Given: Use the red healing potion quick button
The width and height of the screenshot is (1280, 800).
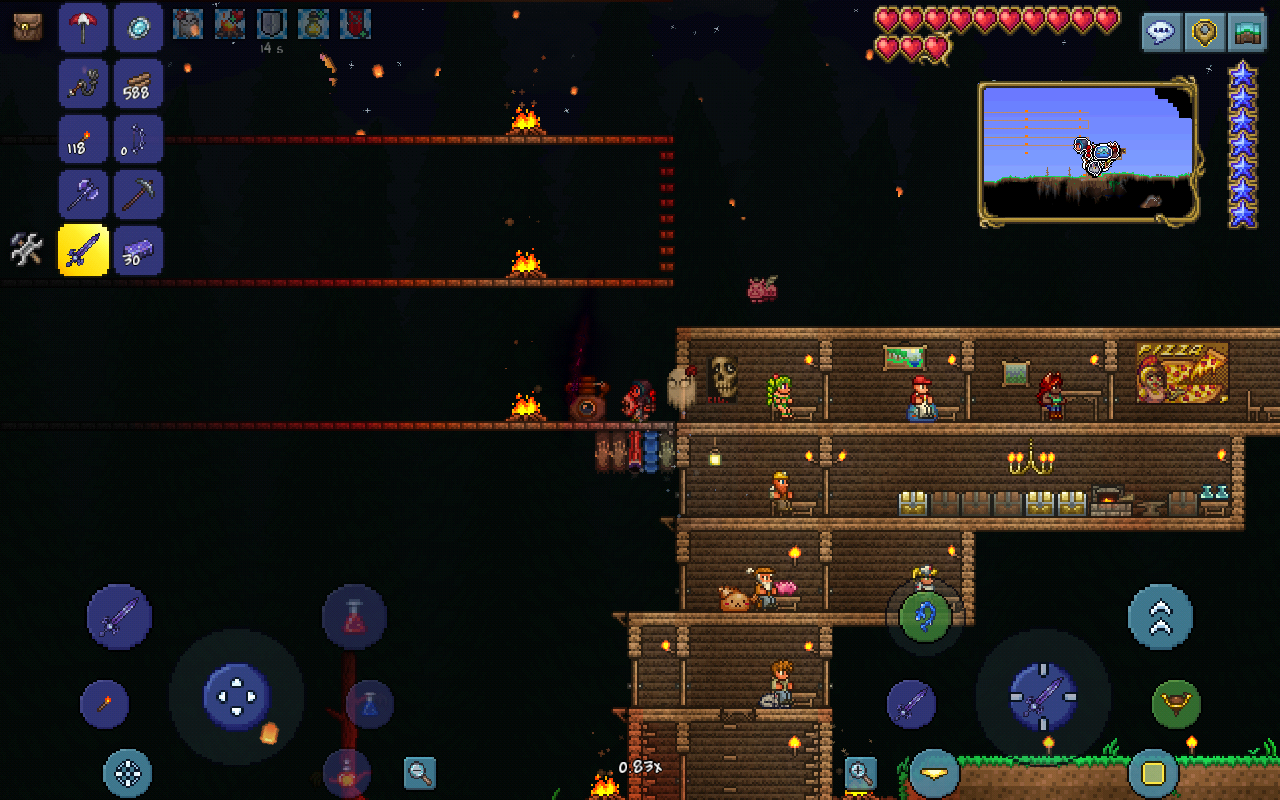Looking at the screenshot, I should (x=354, y=617).
